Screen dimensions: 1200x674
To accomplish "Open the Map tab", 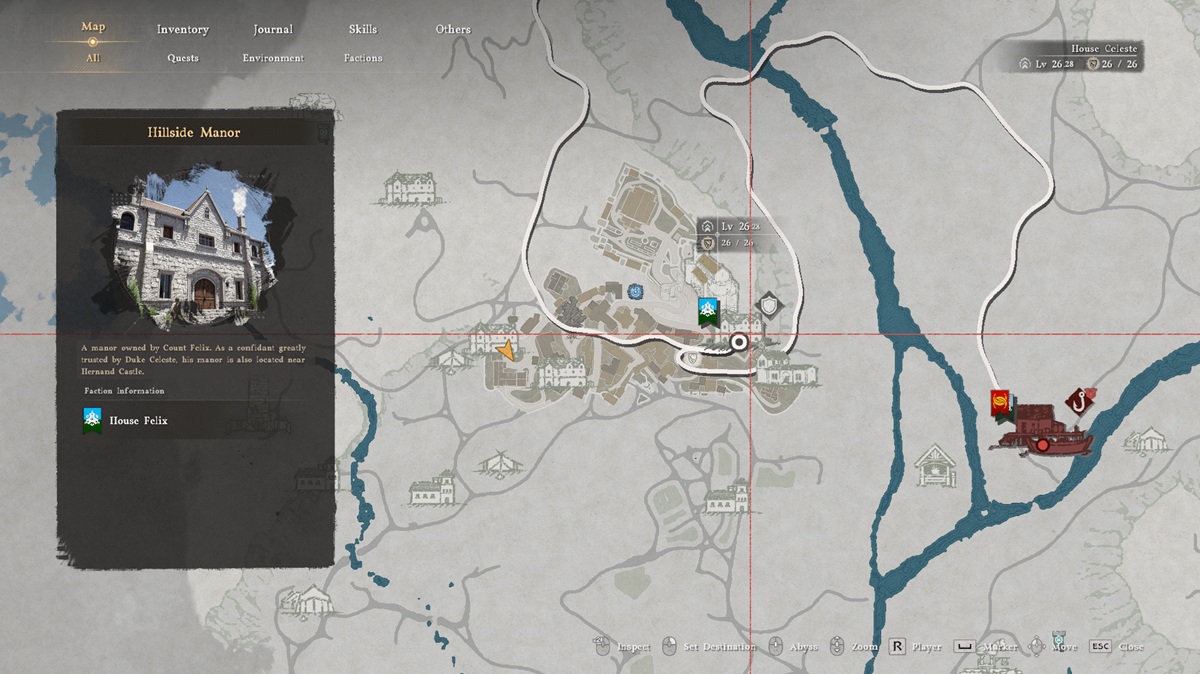I will pyautogui.click(x=93, y=27).
